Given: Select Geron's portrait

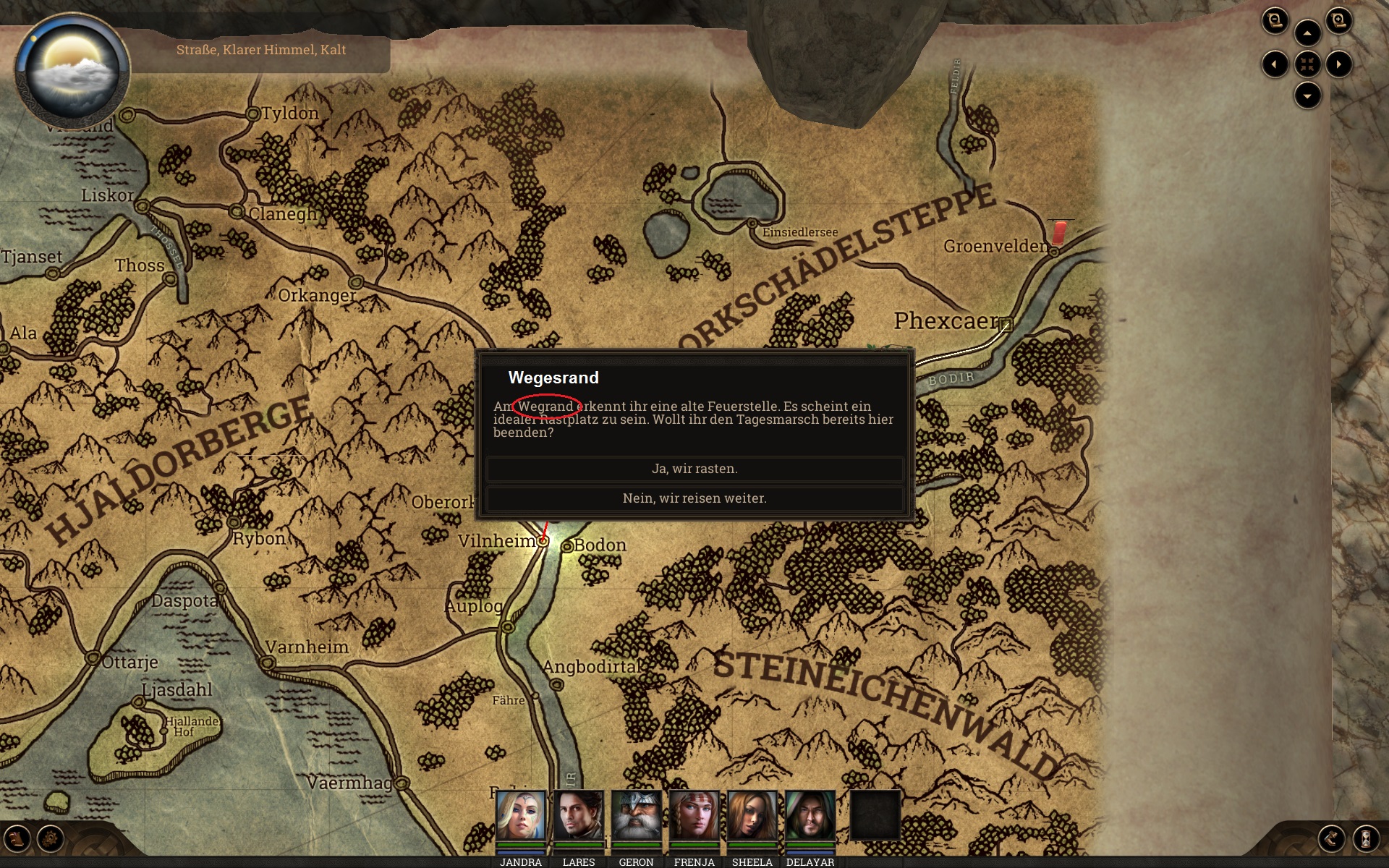Looking at the screenshot, I should click(637, 816).
